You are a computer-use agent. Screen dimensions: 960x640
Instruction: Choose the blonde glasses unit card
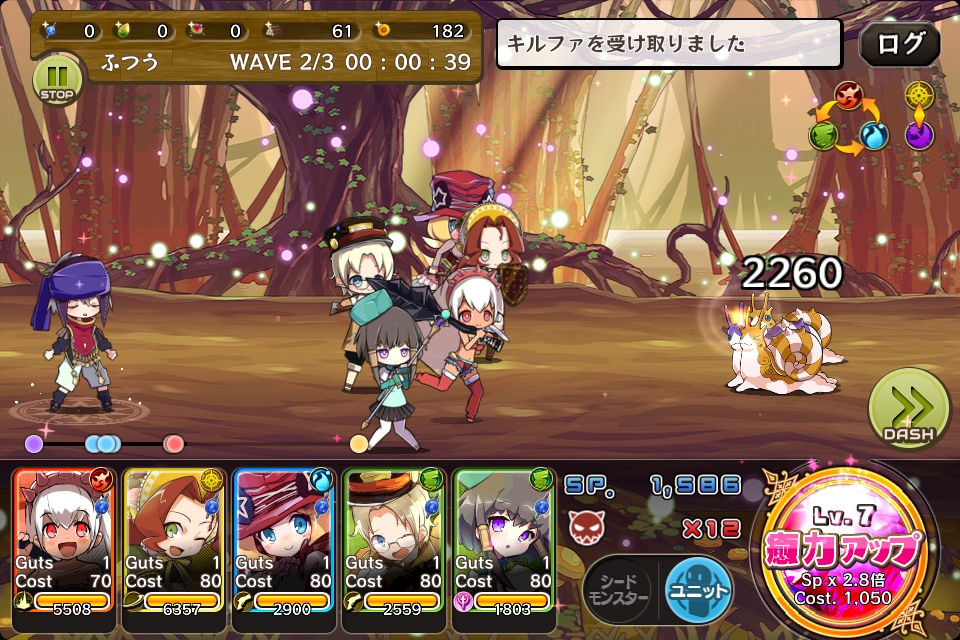[x=396, y=540]
